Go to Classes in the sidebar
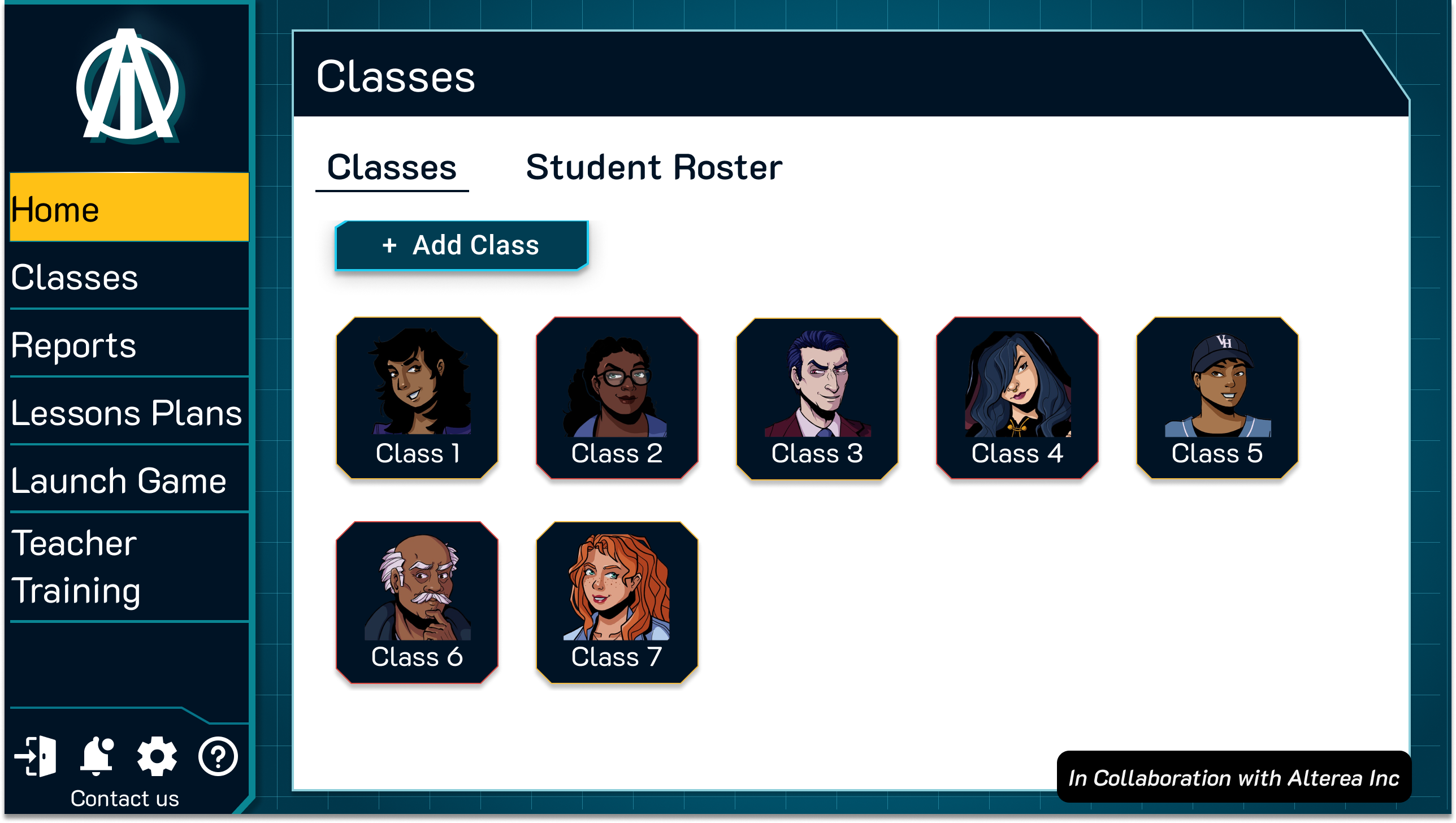 (129, 277)
